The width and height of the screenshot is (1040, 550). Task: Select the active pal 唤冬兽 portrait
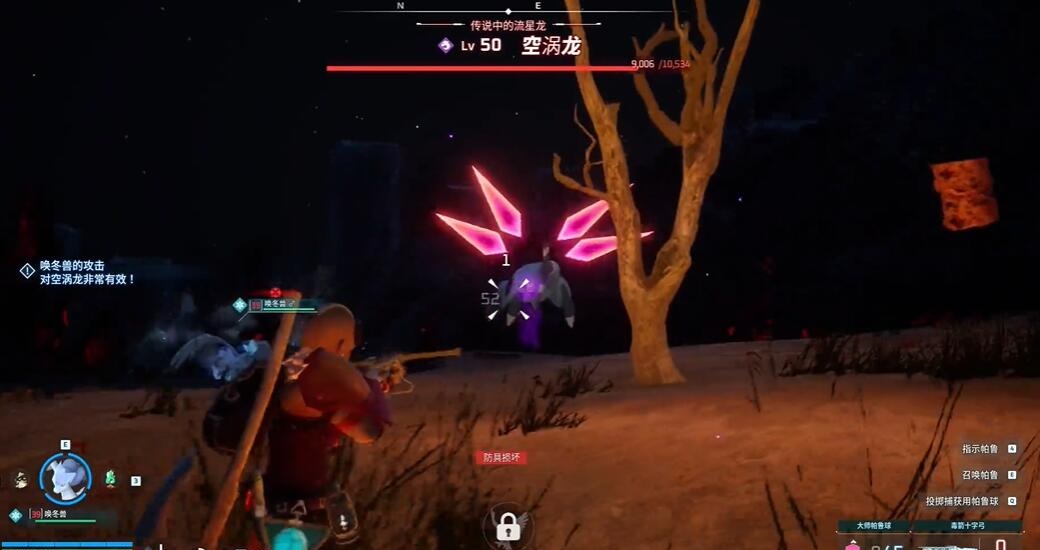point(65,478)
